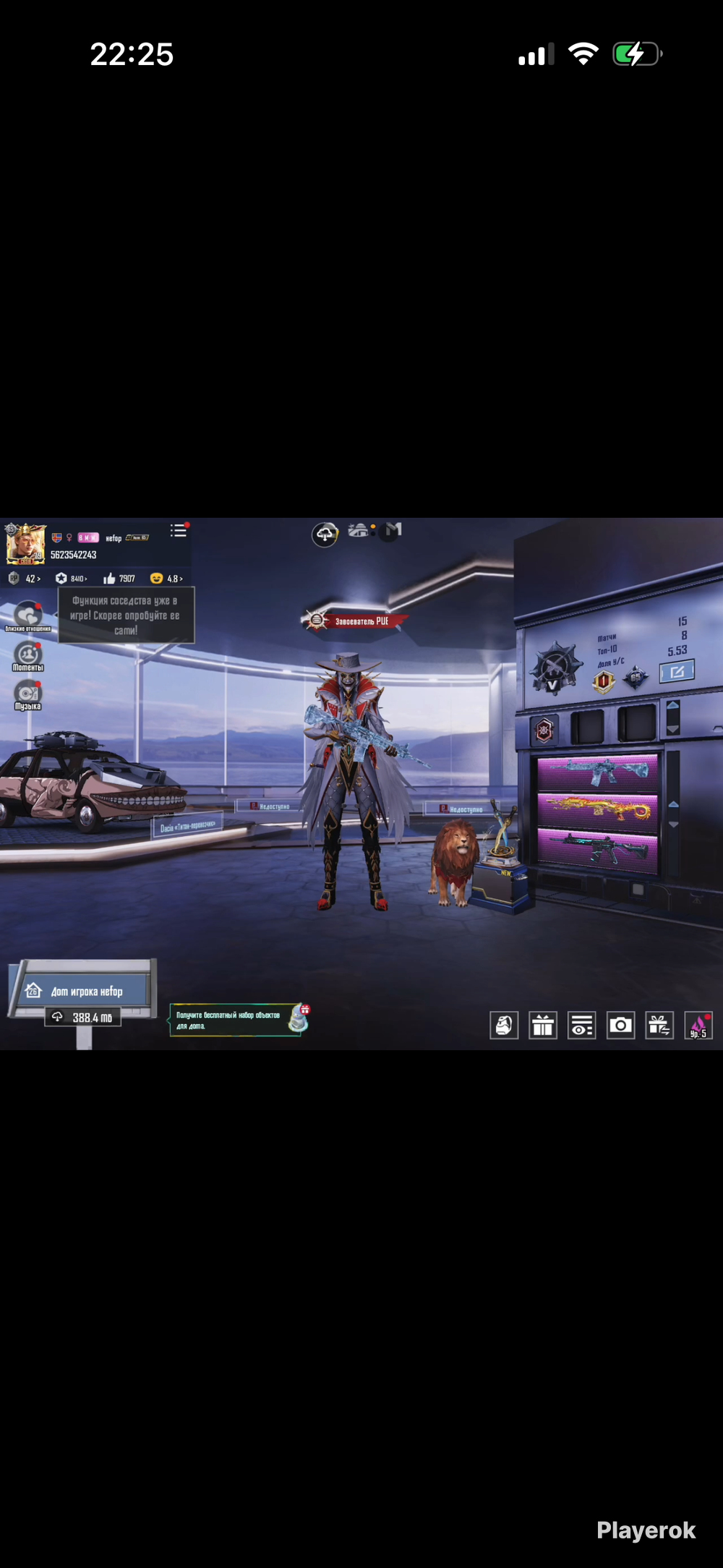This screenshot has width=723, height=1568.
Task: Tap the cloud download icon
Action: click(325, 534)
